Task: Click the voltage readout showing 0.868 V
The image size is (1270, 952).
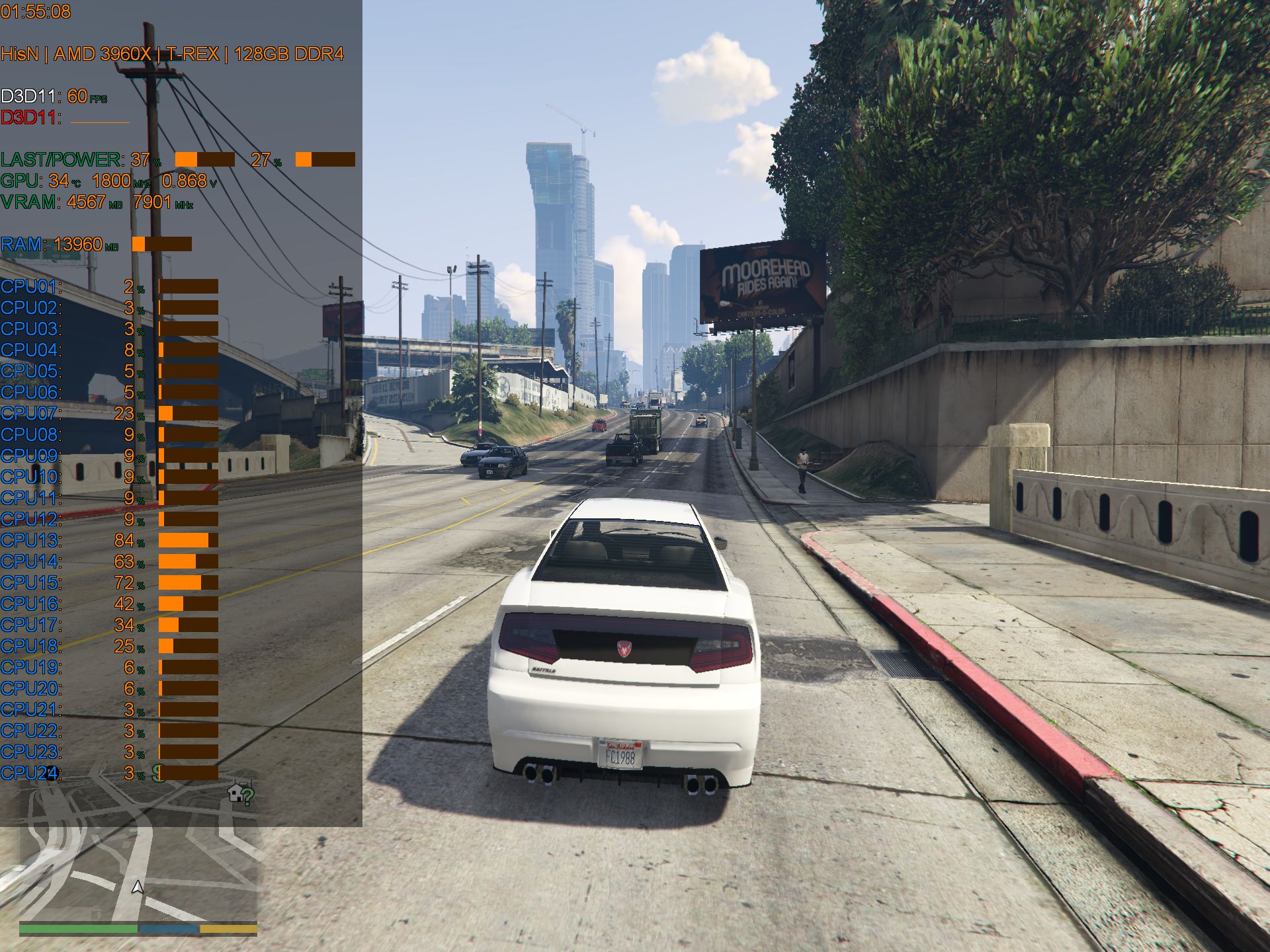Action: point(185,180)
